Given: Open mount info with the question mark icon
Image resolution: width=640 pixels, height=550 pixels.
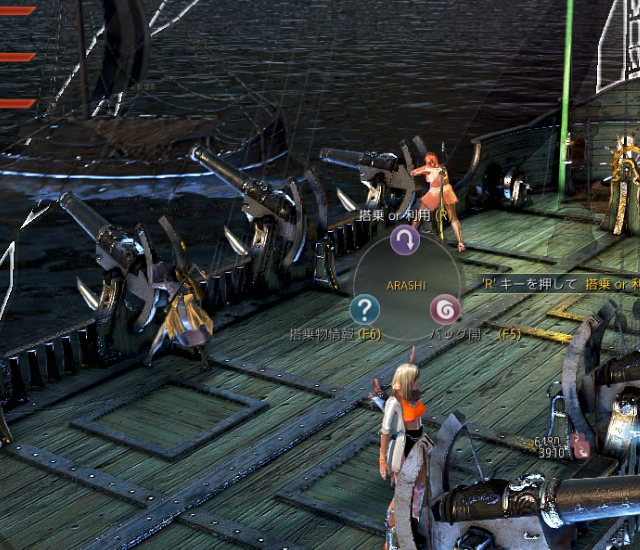Looking at the screenshot, I should 365,309.
